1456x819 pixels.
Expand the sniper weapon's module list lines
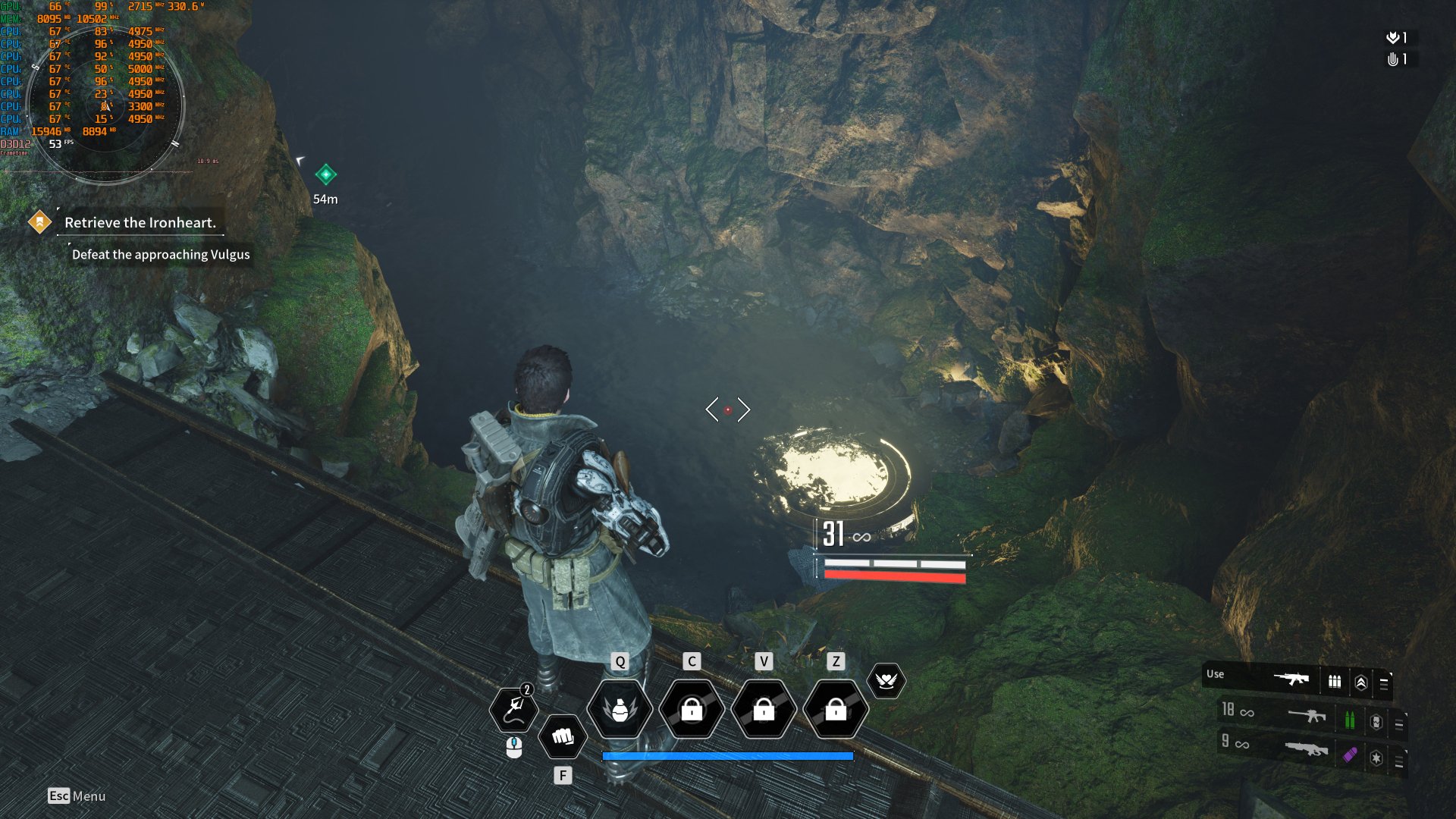(x=1398, y=723)
